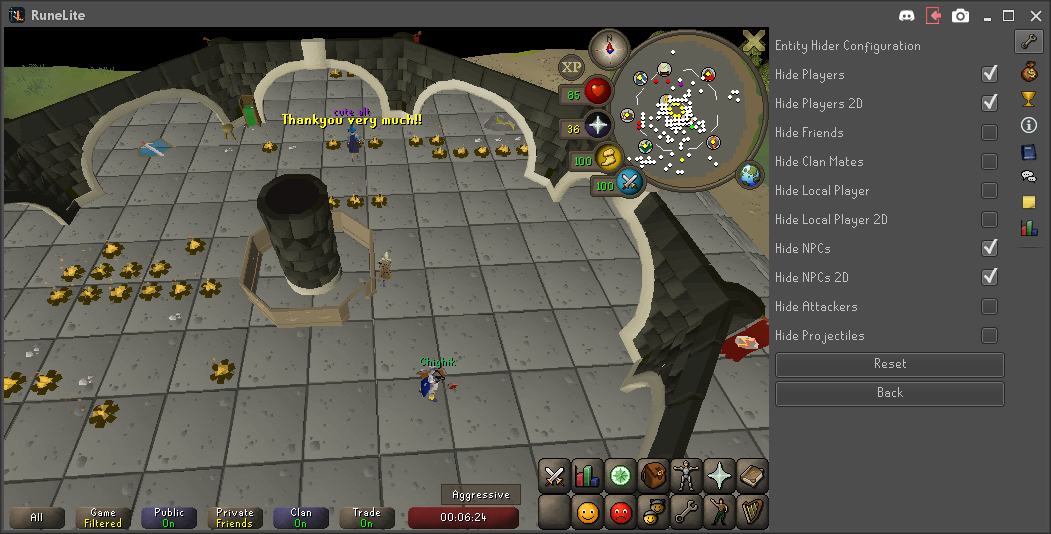
Task: Uncheck the Hide NPCs checkbox
Action: coord(989,248)
